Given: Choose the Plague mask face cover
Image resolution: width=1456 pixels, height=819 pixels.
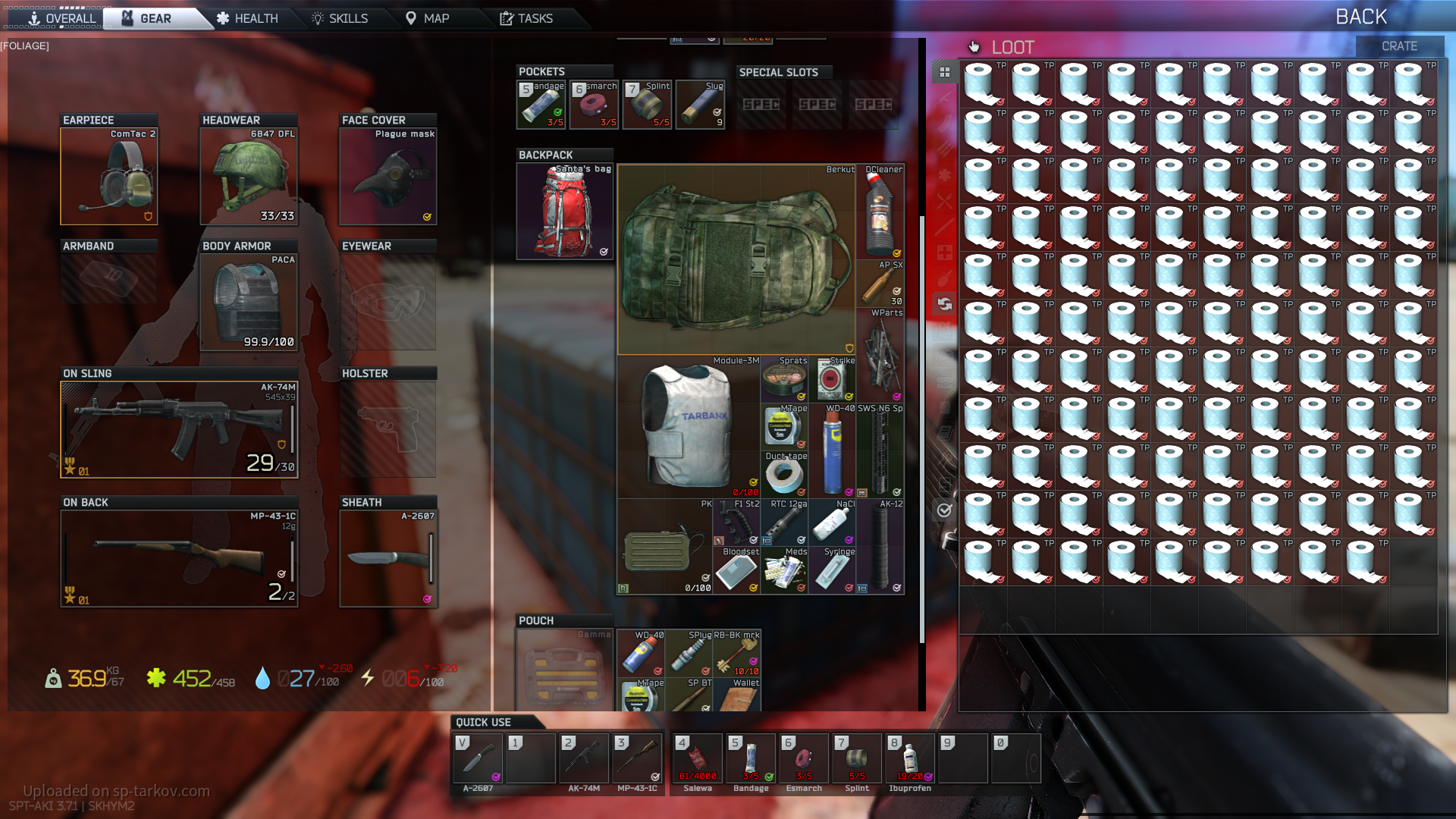Looking at the screenshot, I should [x=388, y=177].
